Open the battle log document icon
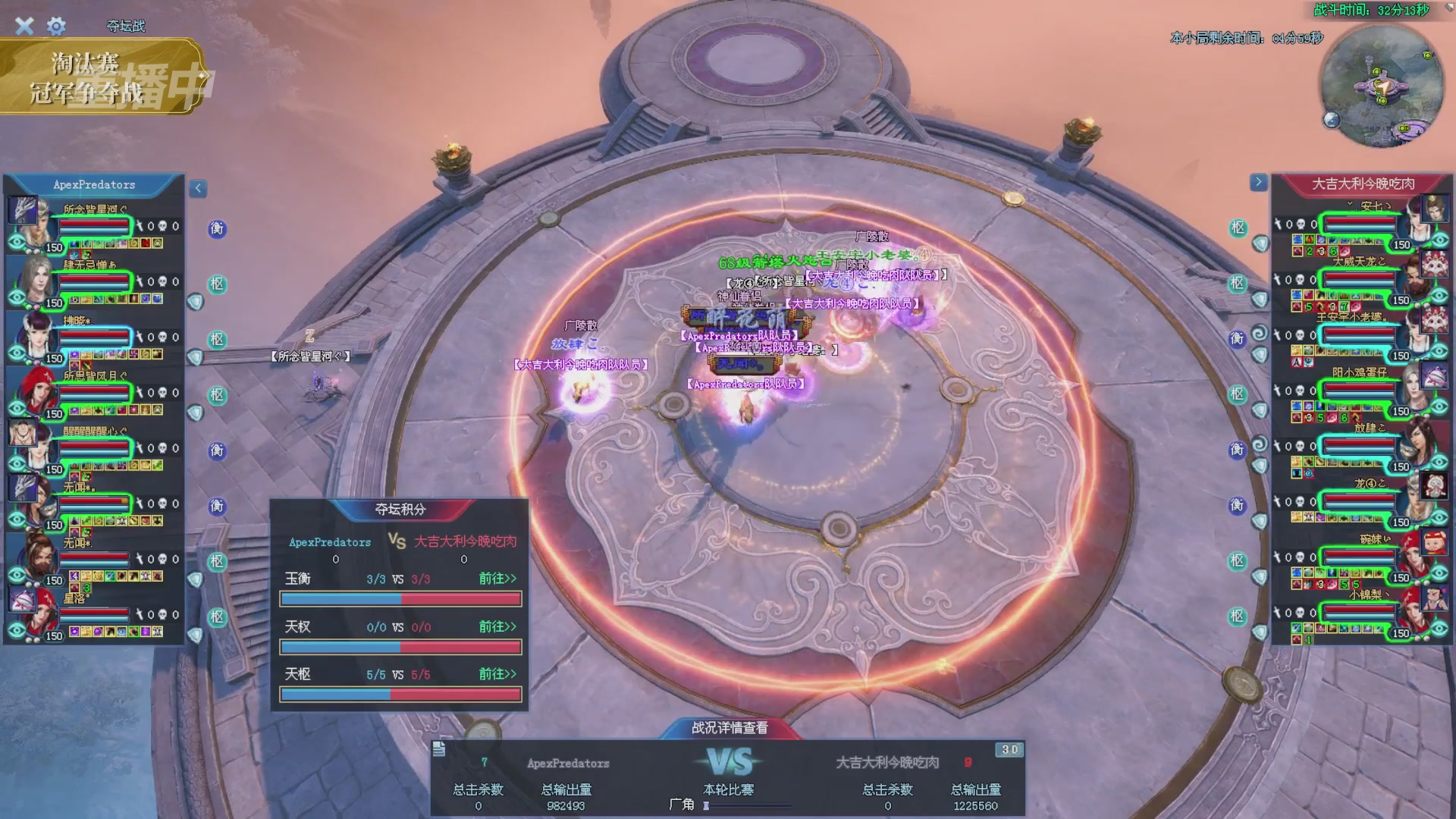This screenshot has height=819, width=1456. coord(439,749)
